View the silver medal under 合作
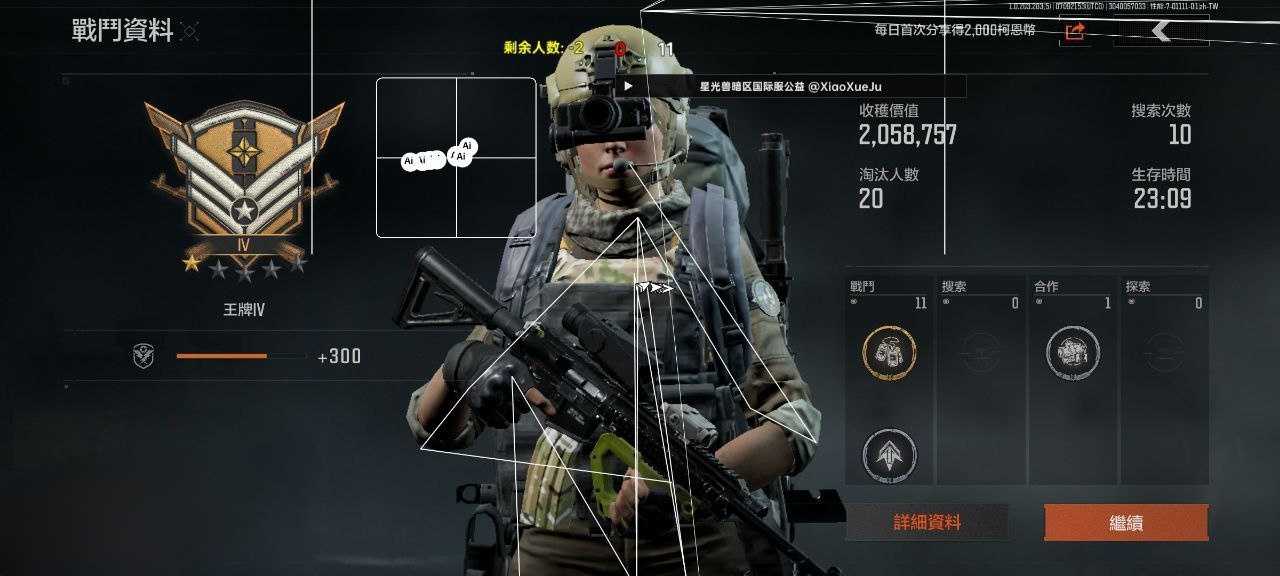 click(x=1073, y=352)
